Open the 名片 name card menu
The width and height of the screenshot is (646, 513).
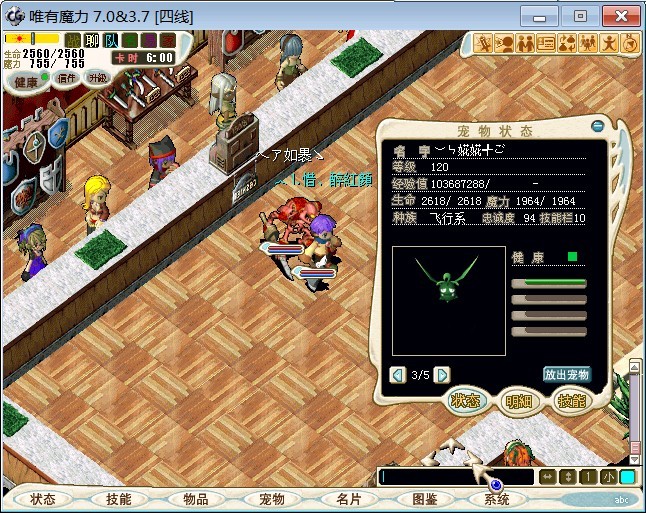(x=347, y=498)
